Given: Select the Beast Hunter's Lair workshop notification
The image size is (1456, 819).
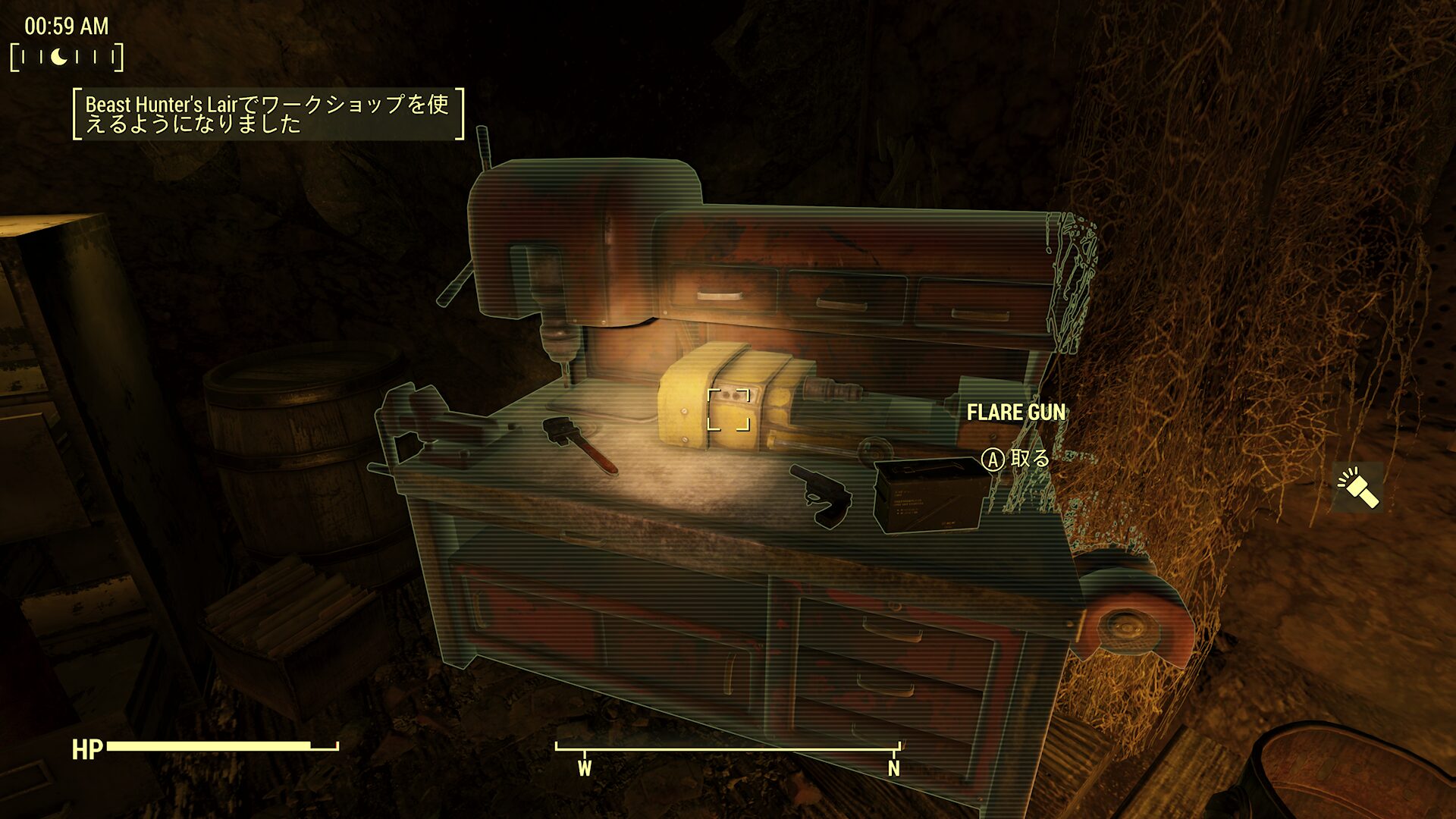Looking at the screenshot, I should tap(268, 114).
